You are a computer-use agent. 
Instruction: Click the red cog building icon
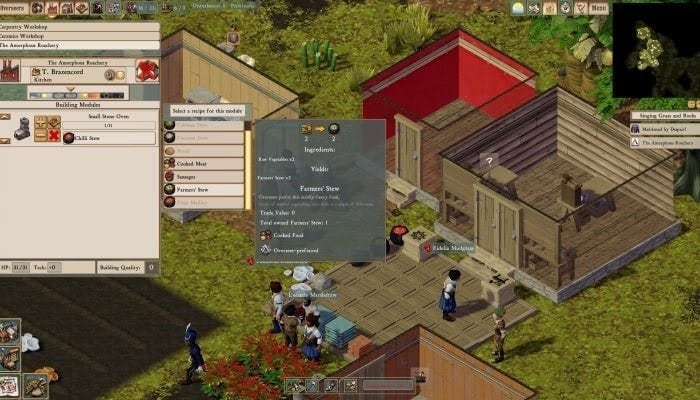click(147, 71)
